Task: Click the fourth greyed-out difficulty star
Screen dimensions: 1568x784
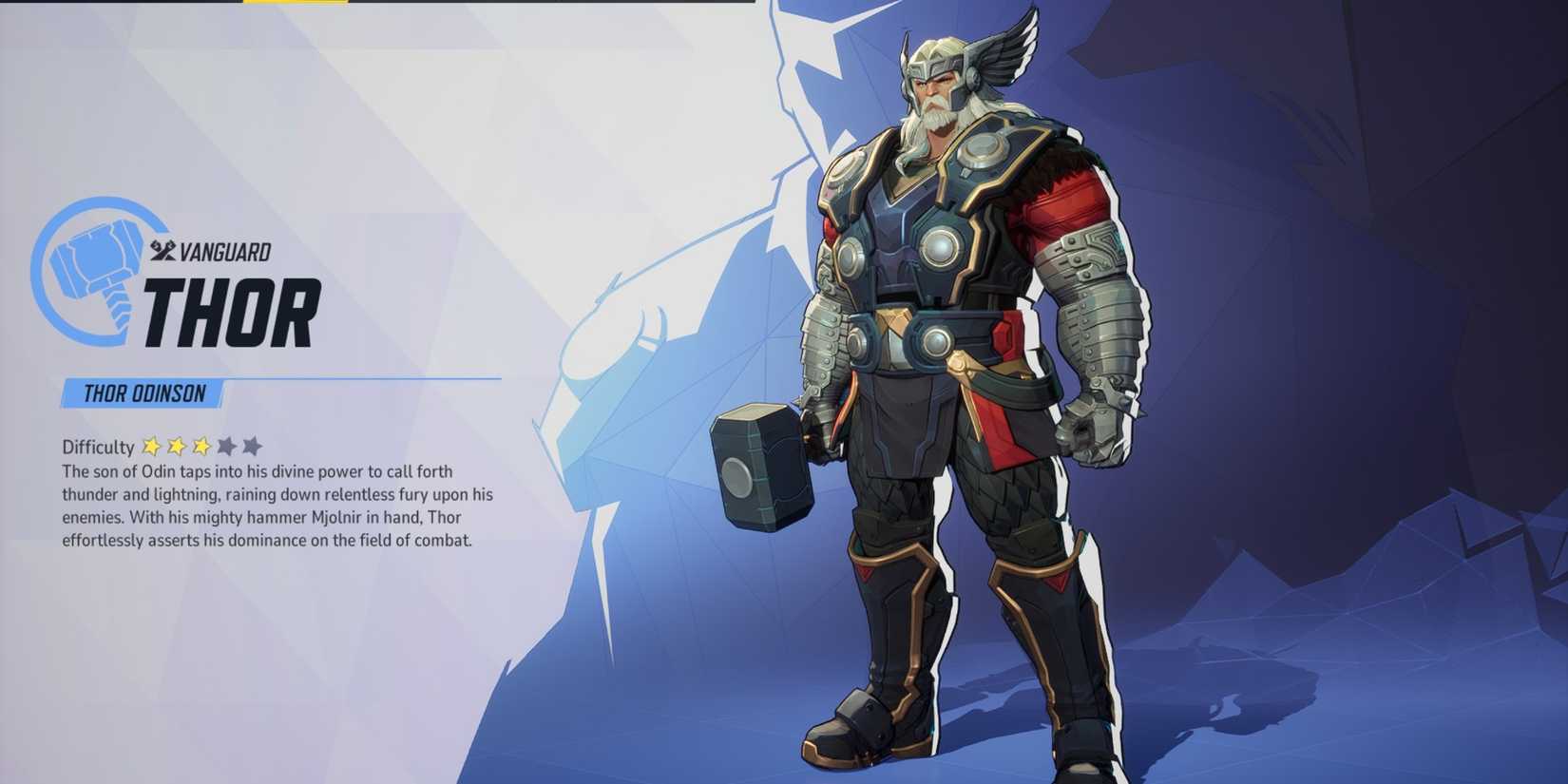Action: pyautogui.click(x=228, y=446)
